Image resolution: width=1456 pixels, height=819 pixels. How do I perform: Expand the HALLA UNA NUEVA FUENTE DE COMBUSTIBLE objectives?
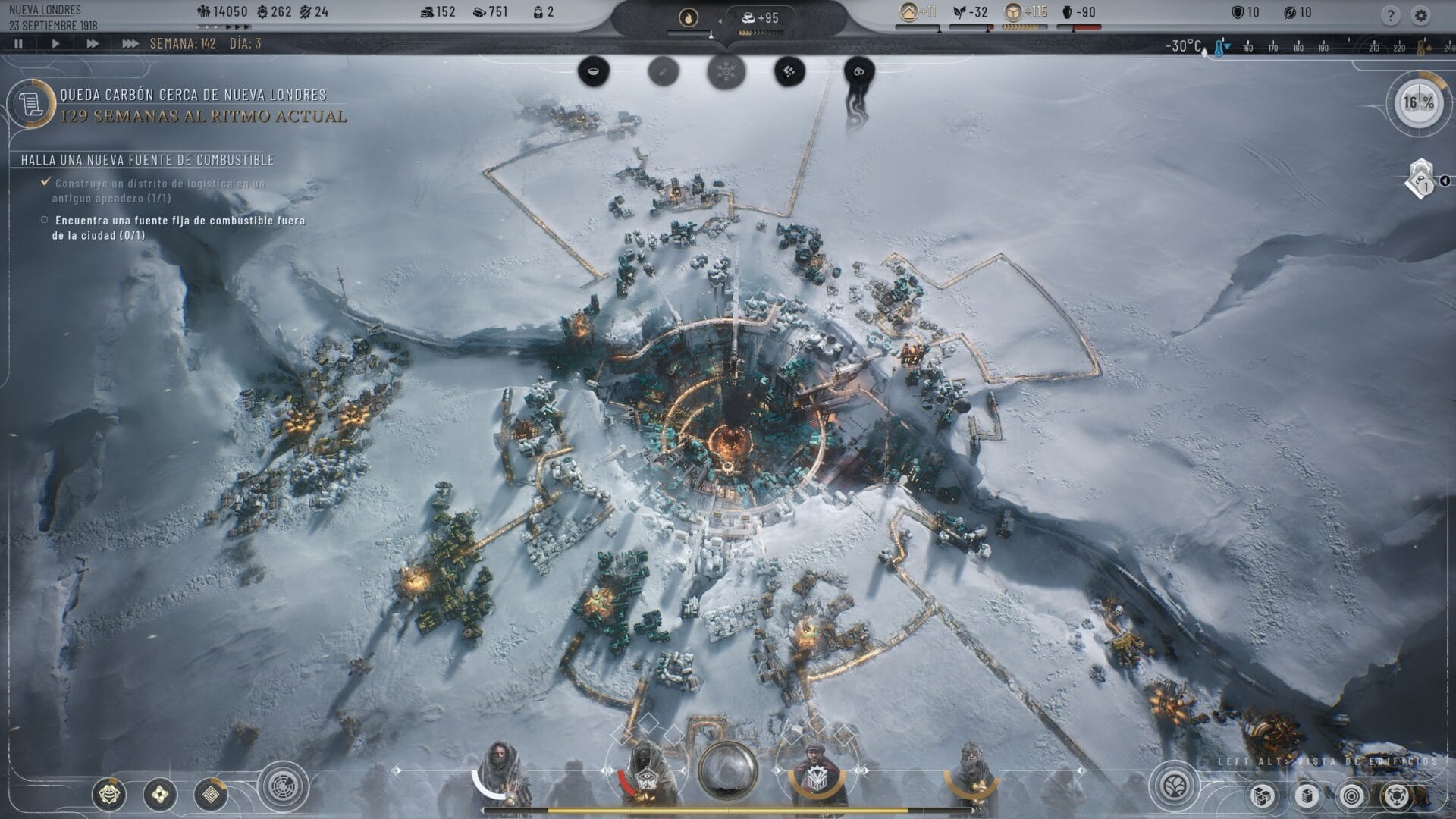148,161
